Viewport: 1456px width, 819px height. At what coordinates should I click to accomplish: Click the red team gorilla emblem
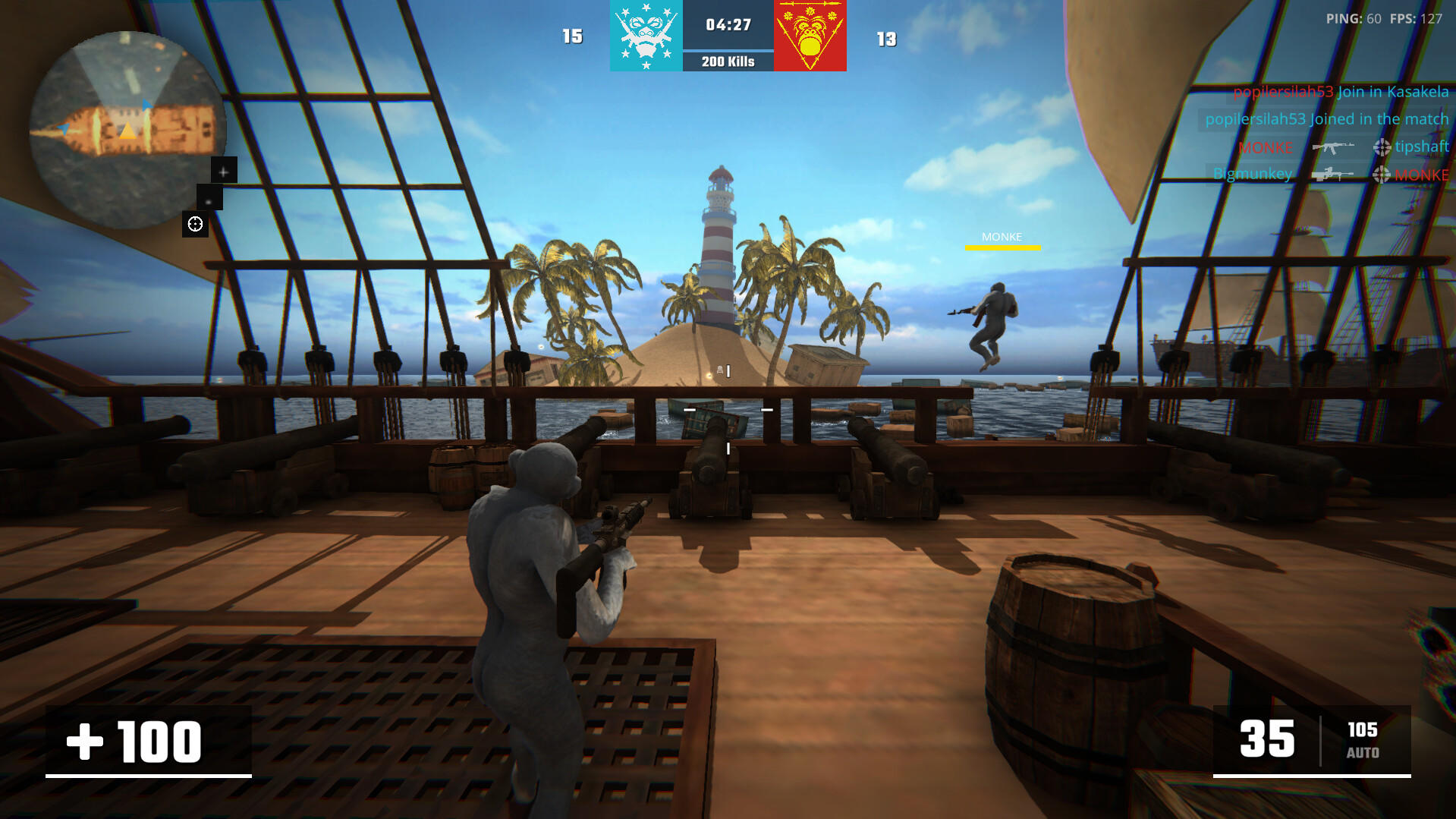810,36
